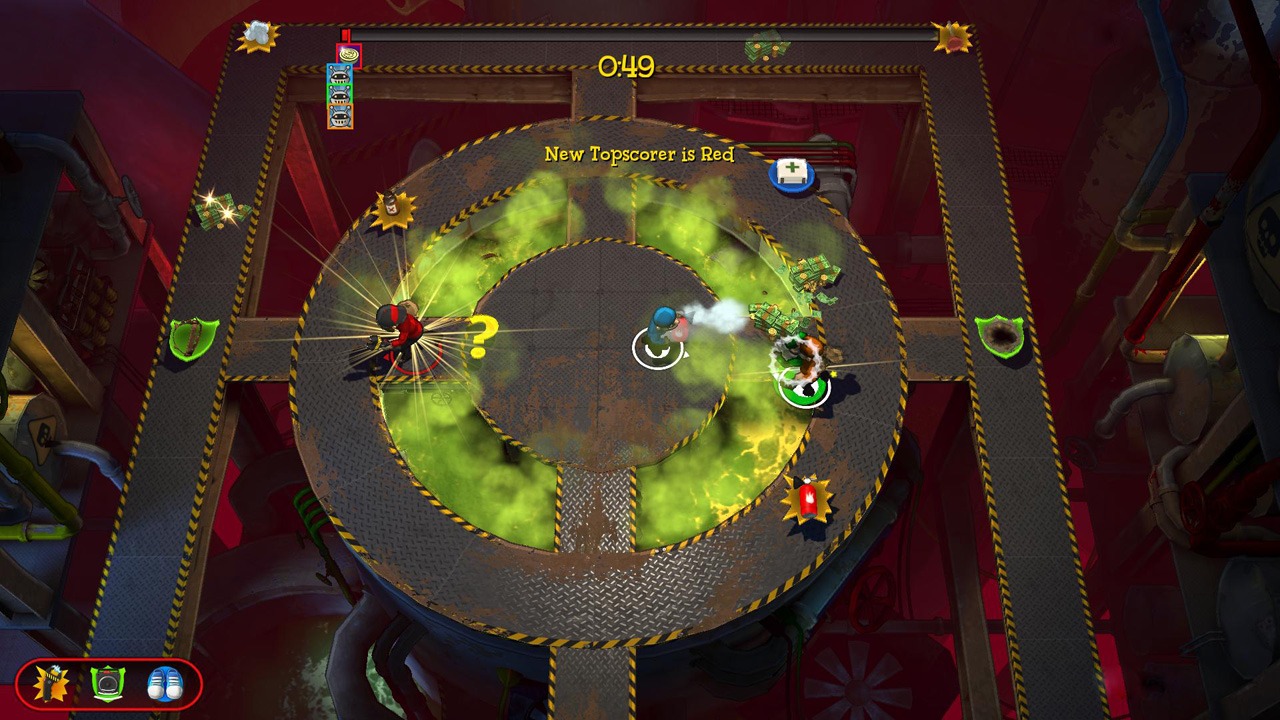
Task: Click the first aid kit pickup
Action: [x=793, y=173]
